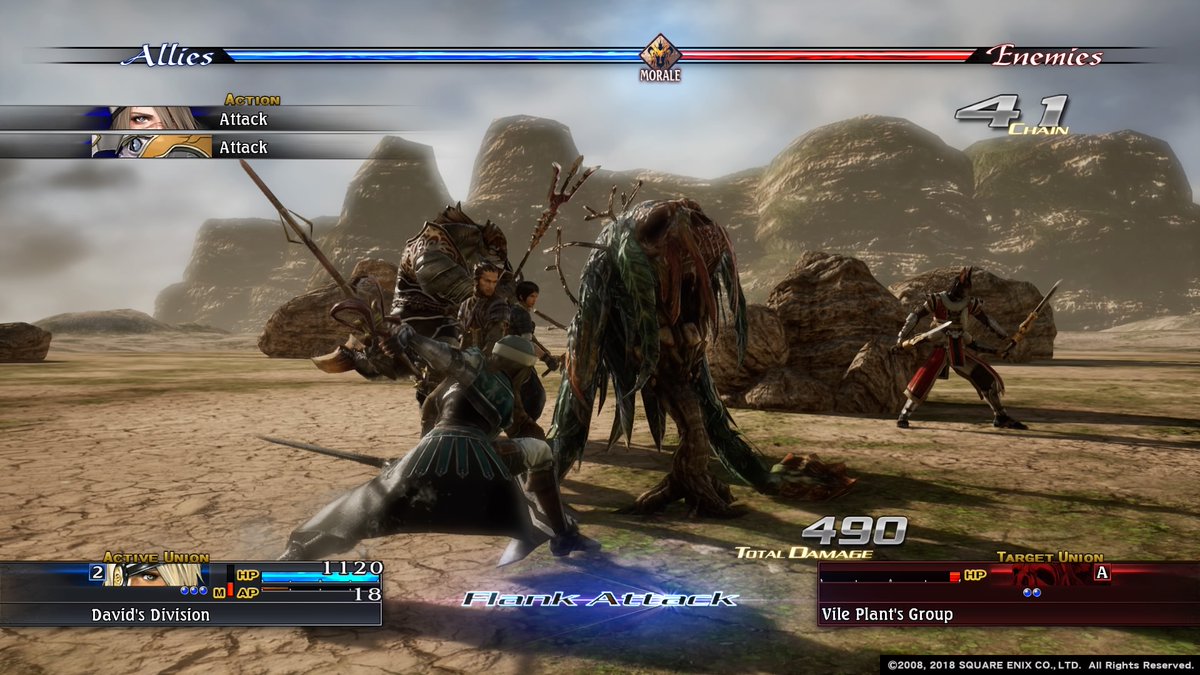Click the Morale emblem icon

(660, 54)
